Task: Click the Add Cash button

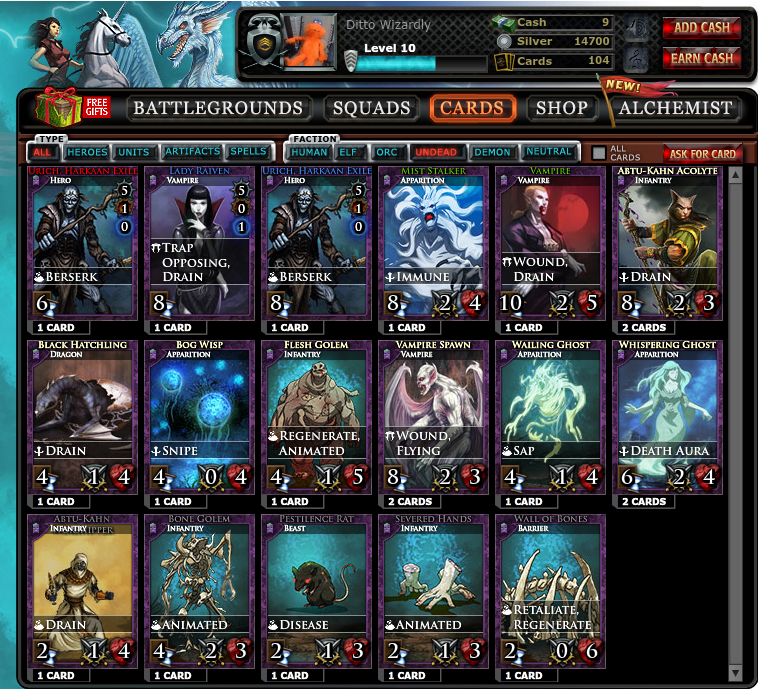Action: click(x=701, y=28)
